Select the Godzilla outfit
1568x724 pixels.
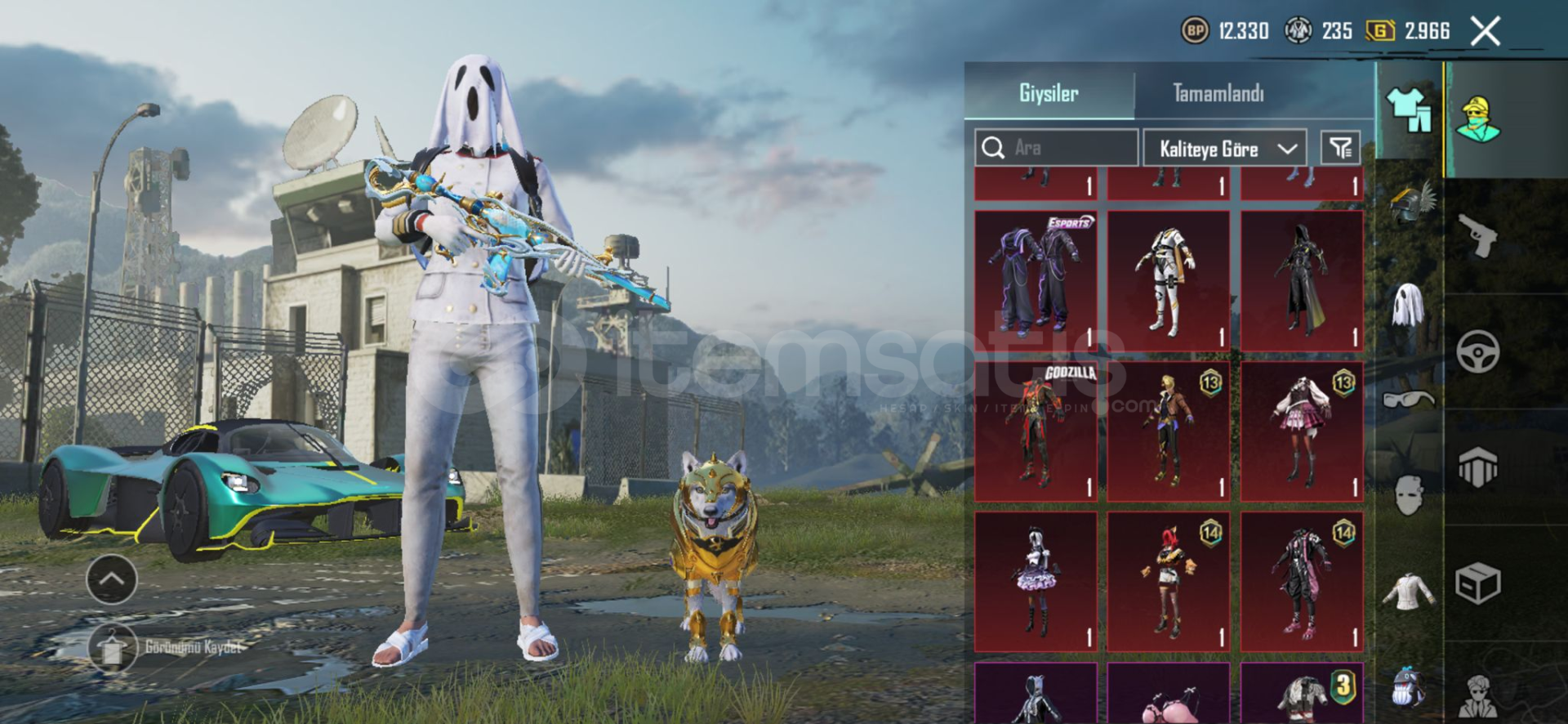click(x=1036, y=431)
